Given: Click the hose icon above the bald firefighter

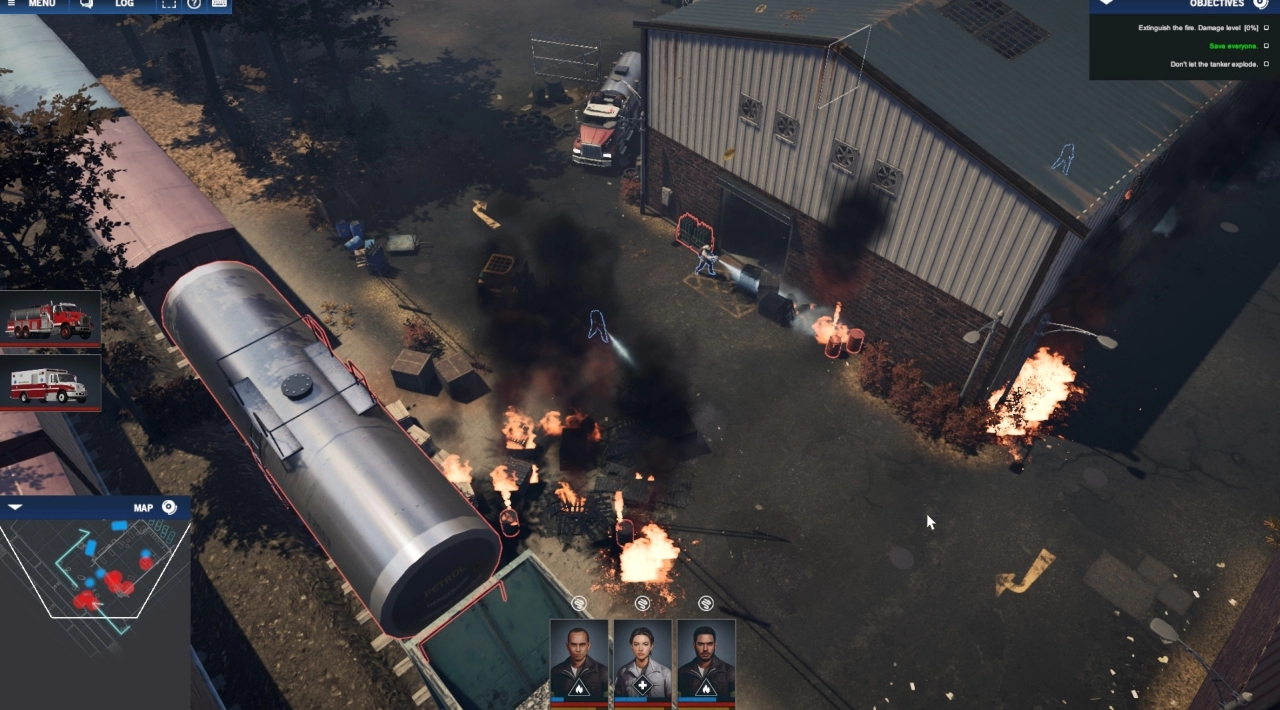Looking at the screenshot, I should [579, 603].
